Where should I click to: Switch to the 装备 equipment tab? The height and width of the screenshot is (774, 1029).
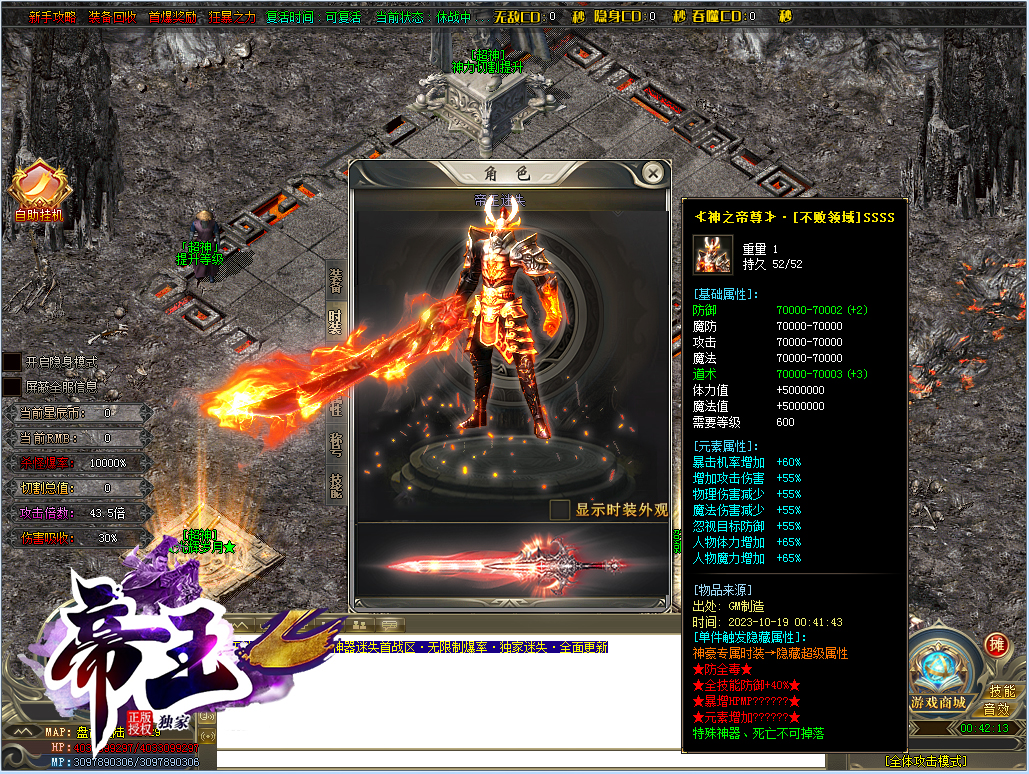[336, 280]
